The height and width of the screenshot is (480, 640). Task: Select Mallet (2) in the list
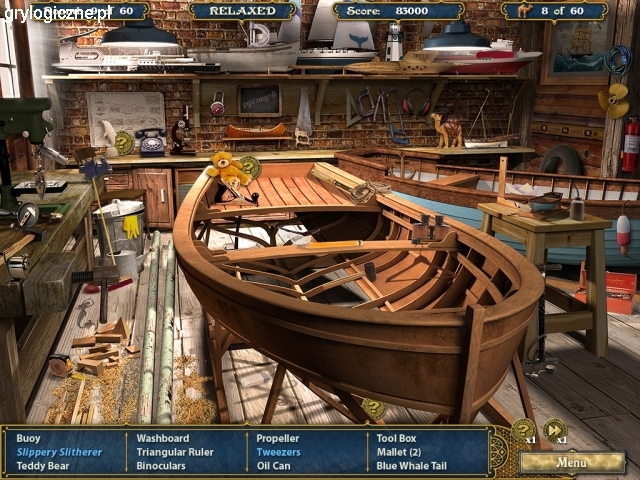click(399, 452)
